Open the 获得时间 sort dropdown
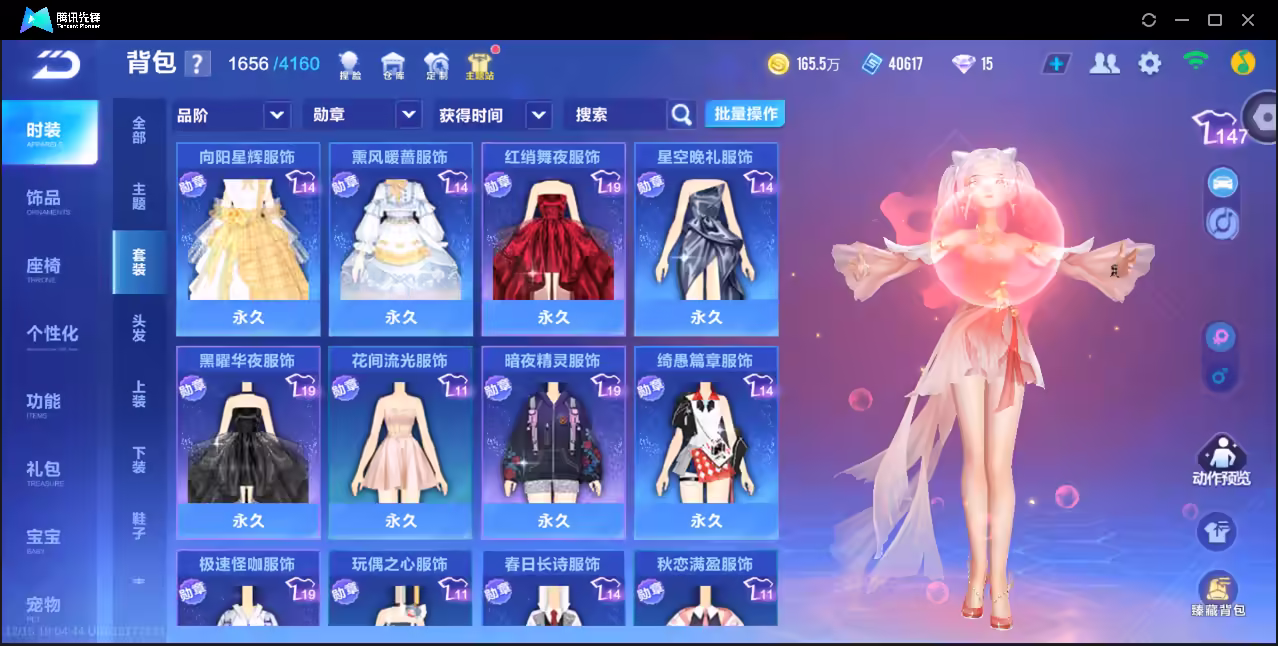1278x646 pixels. pos(538,115)
